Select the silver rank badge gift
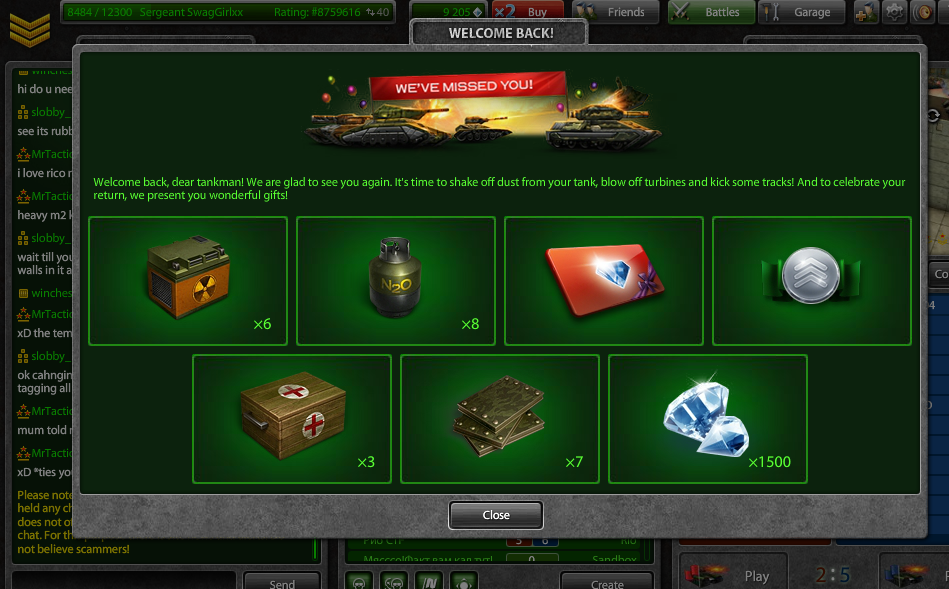 (x=812, y=281)
